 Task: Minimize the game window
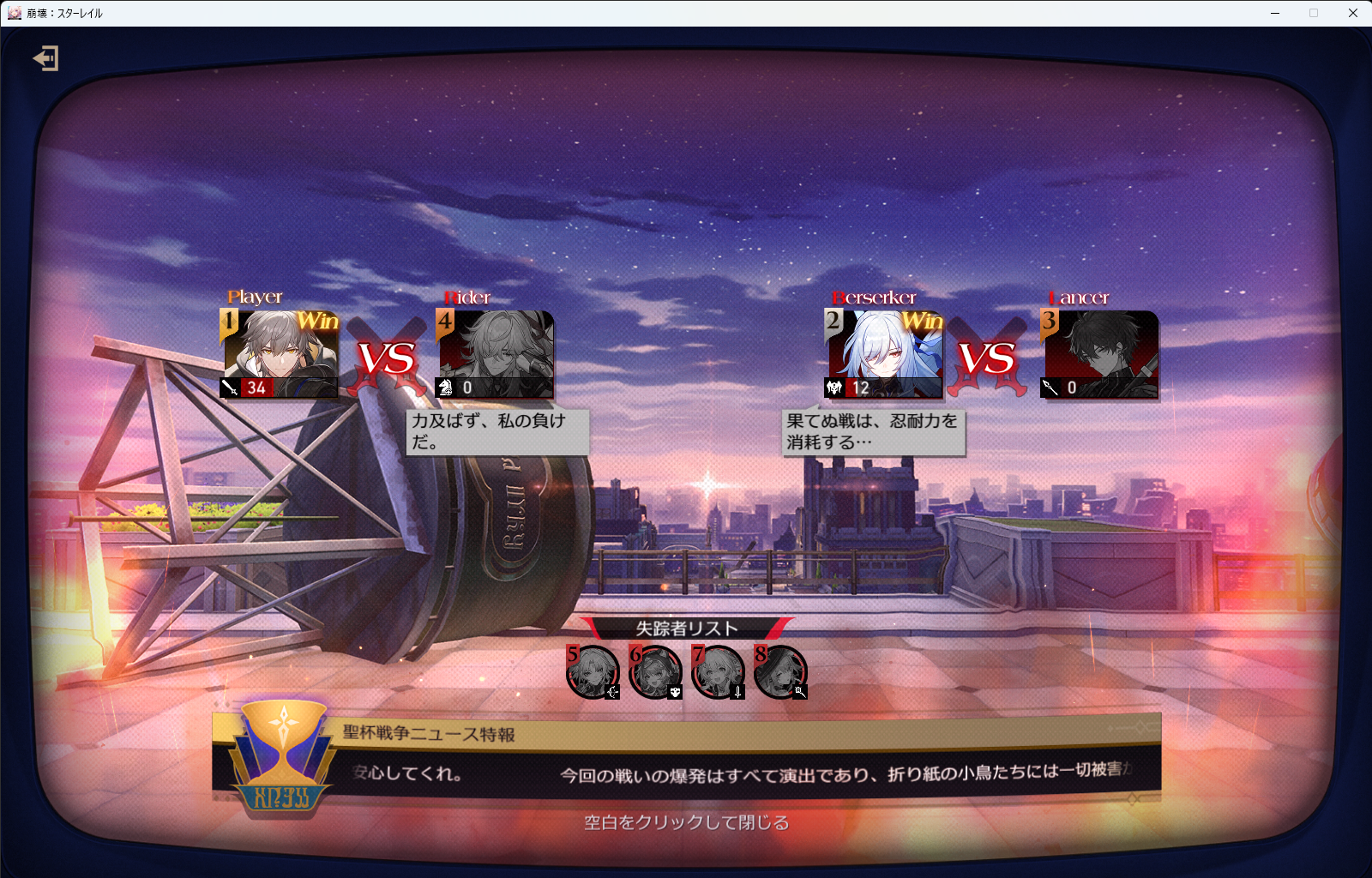point(1275,13)
